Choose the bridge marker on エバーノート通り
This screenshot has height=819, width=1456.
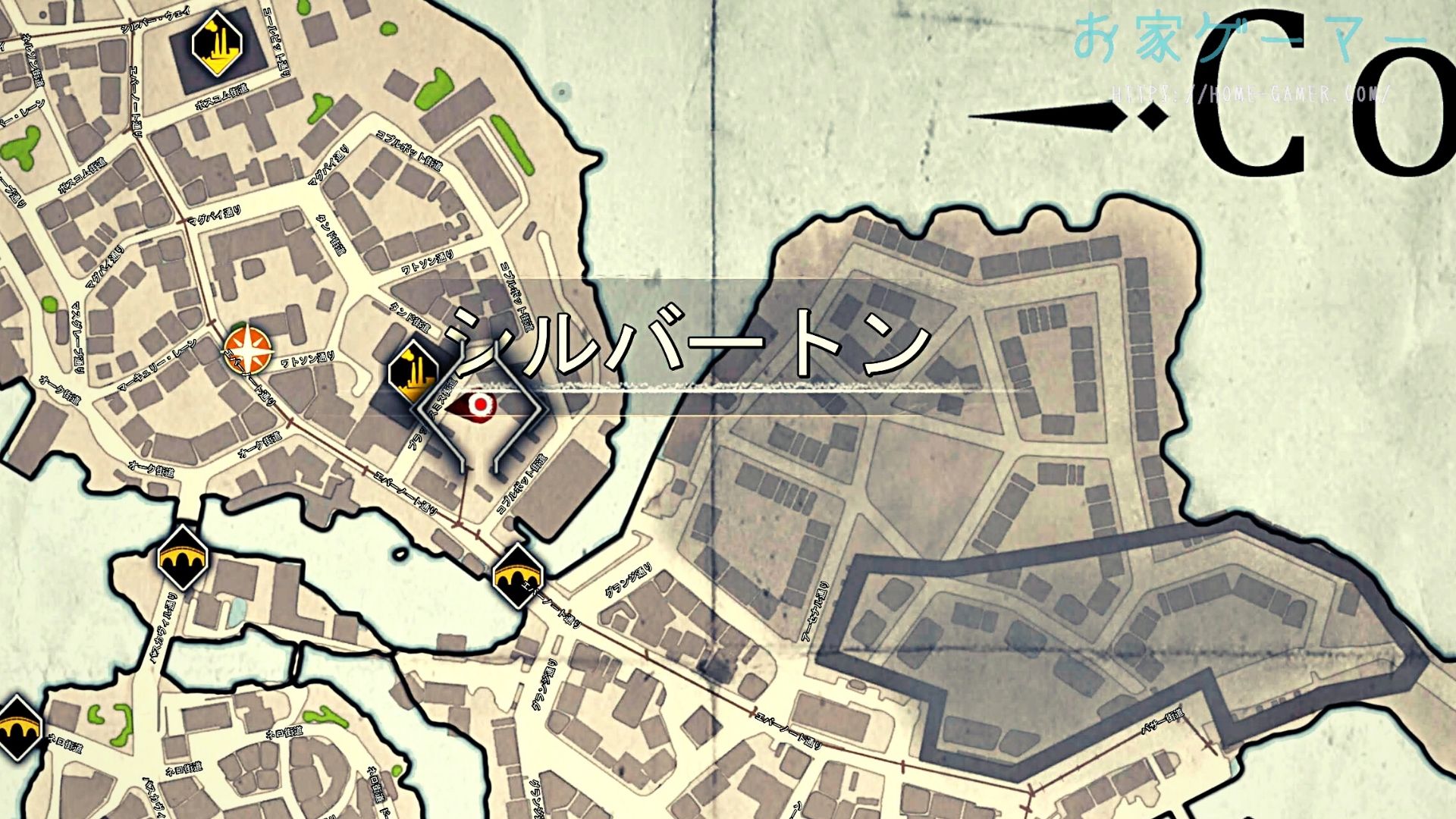[x=519, y=575]
